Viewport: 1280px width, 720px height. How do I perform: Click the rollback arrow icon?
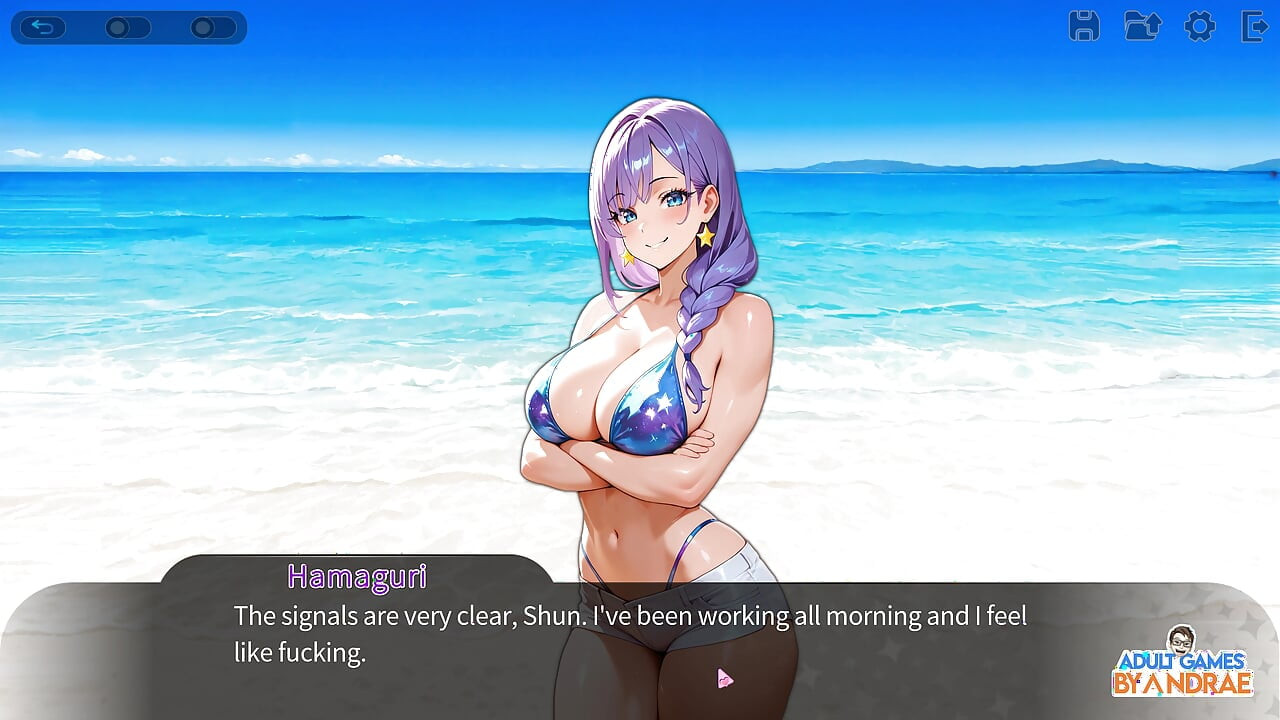pyautogui.click(x=43, y=27)
